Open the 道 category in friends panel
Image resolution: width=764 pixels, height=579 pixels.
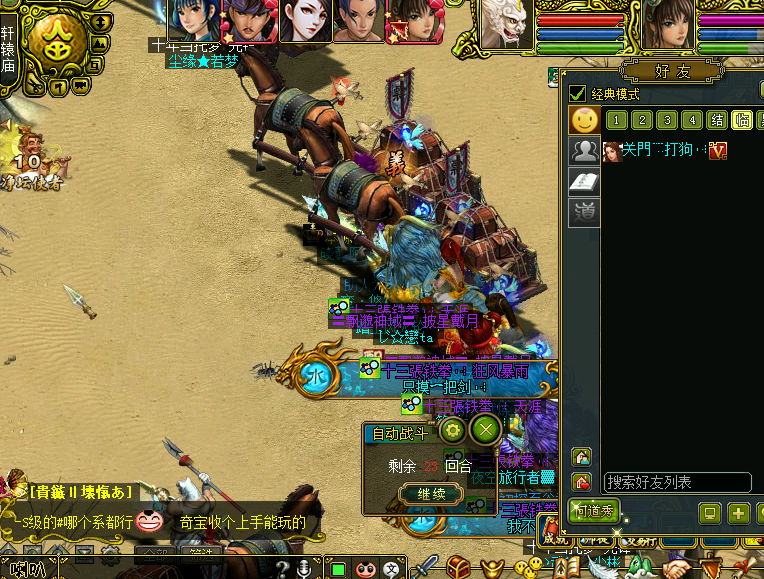click(584, 211)
